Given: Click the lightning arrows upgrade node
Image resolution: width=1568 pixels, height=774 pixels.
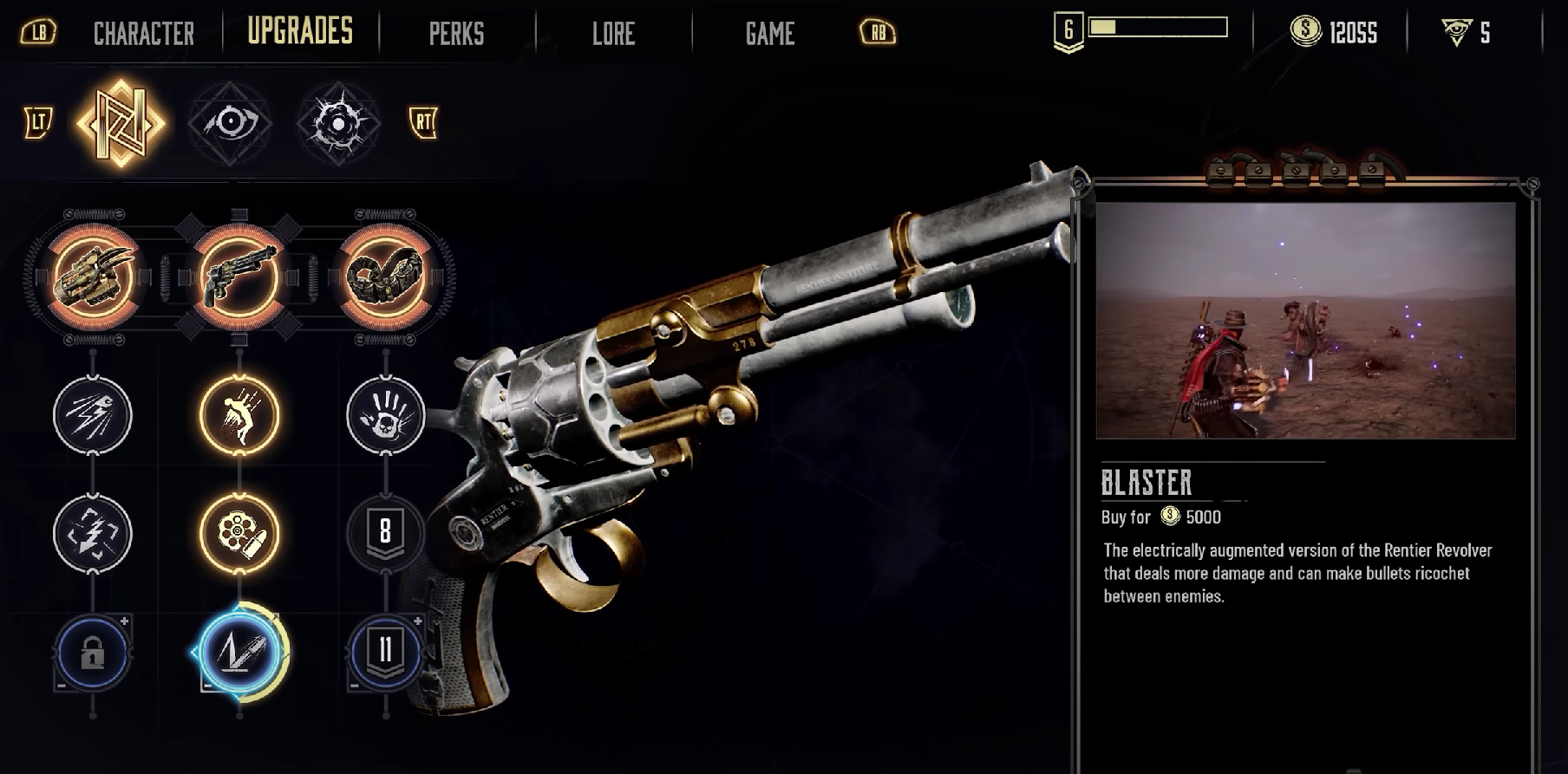Looking at the screenshot, I should (x=93, y=533).
